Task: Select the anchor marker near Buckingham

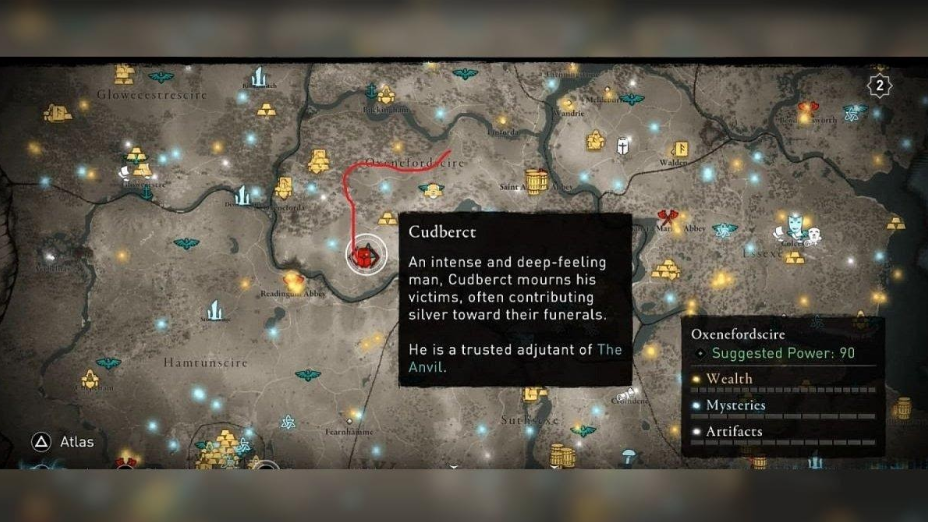Action: 371,91
